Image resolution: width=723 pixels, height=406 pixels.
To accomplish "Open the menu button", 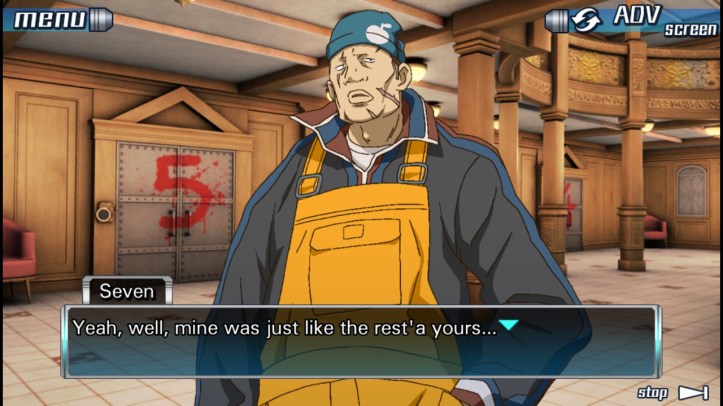I will 56,18.
